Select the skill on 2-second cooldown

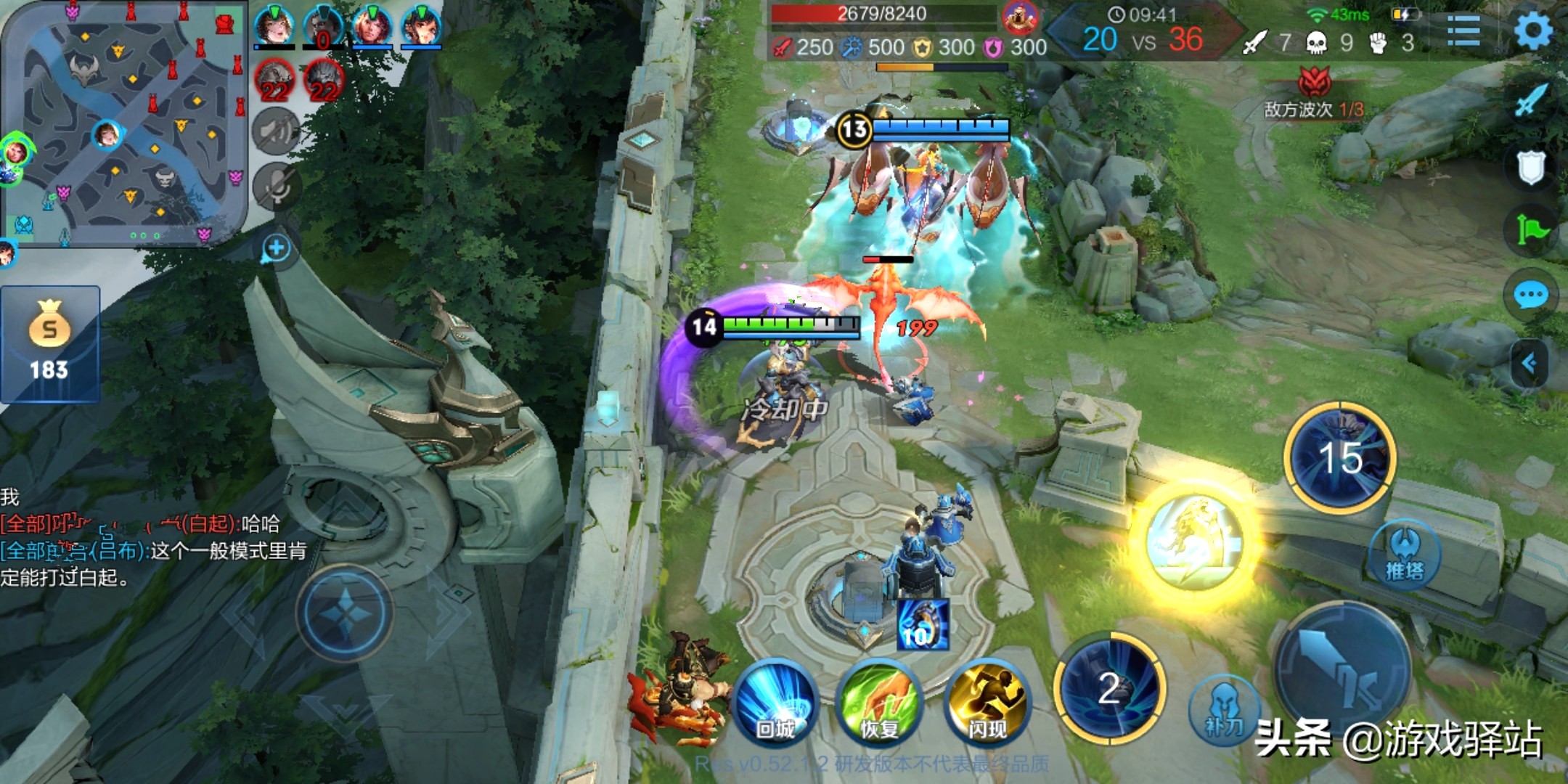pos(1109,688)
